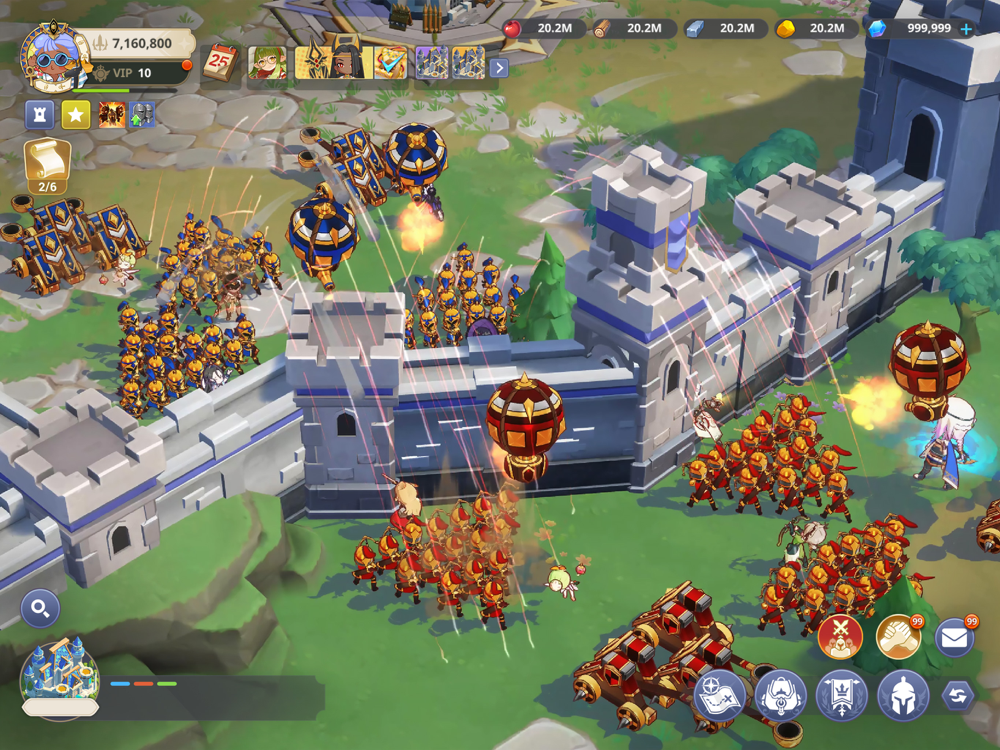Click the magnifying glass search button
Viewport: 1000px width, 750px height.
(40, 608)
